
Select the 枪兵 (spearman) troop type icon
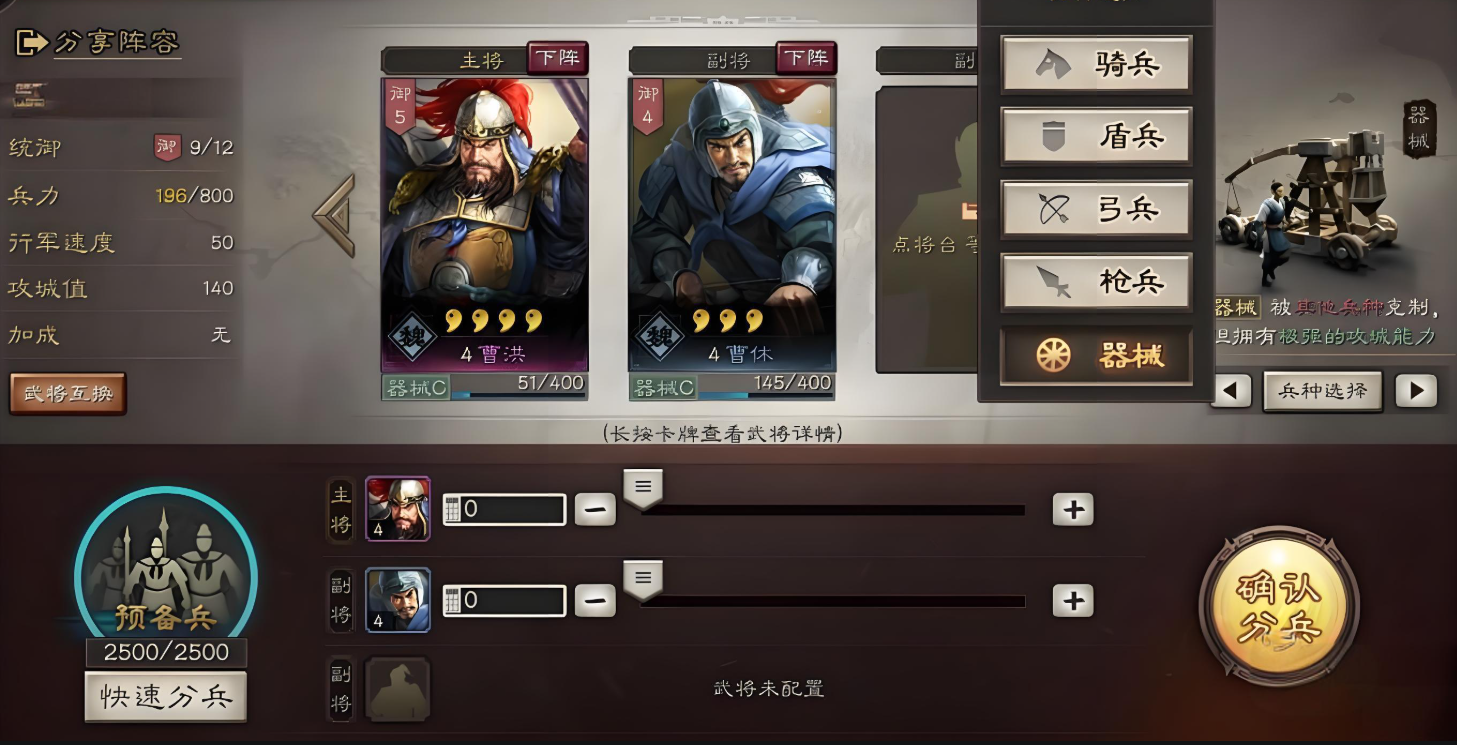coord(1096,282)
